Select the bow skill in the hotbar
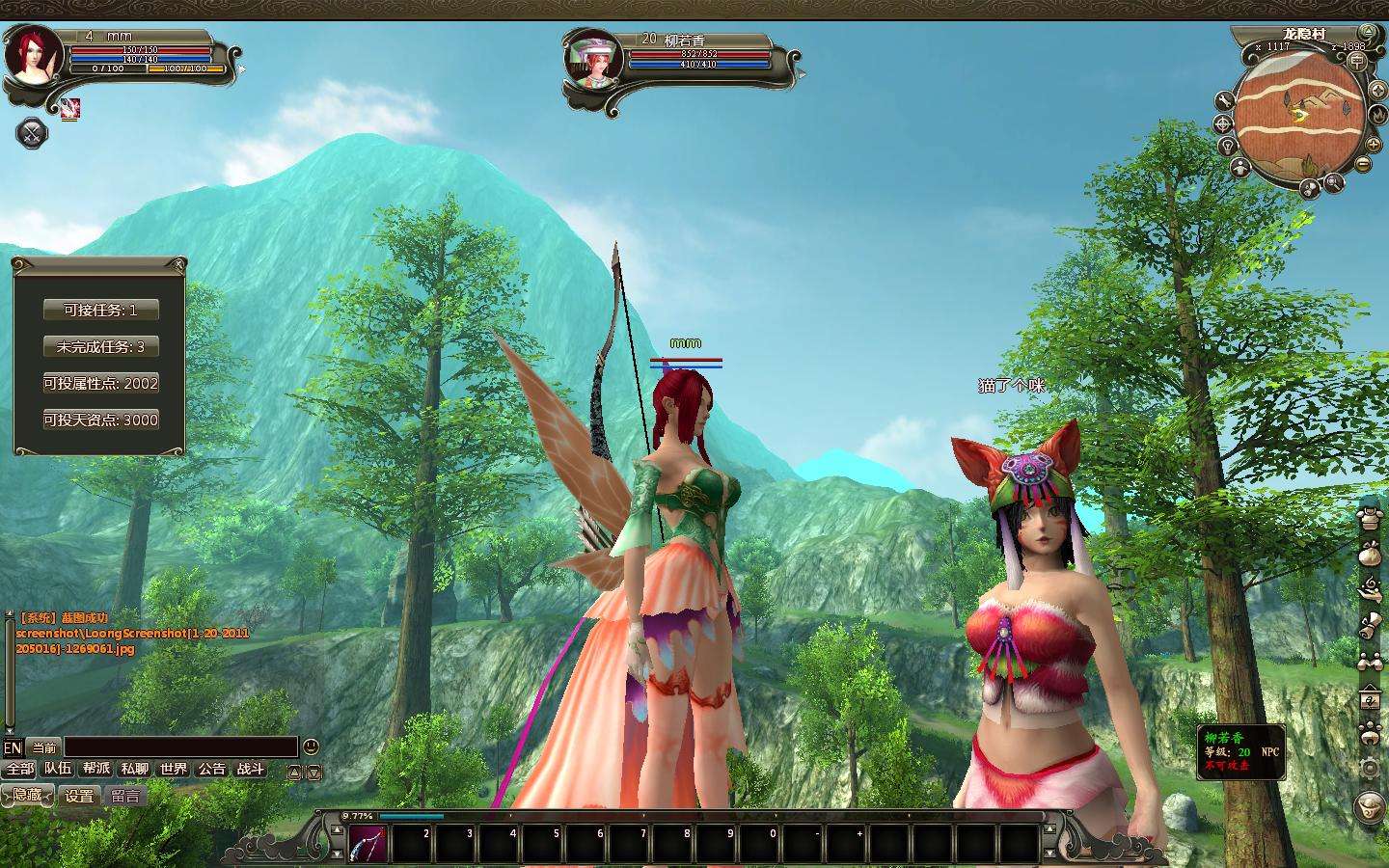The height and width of the screenshot is (868, 1389). click(367, 844)
